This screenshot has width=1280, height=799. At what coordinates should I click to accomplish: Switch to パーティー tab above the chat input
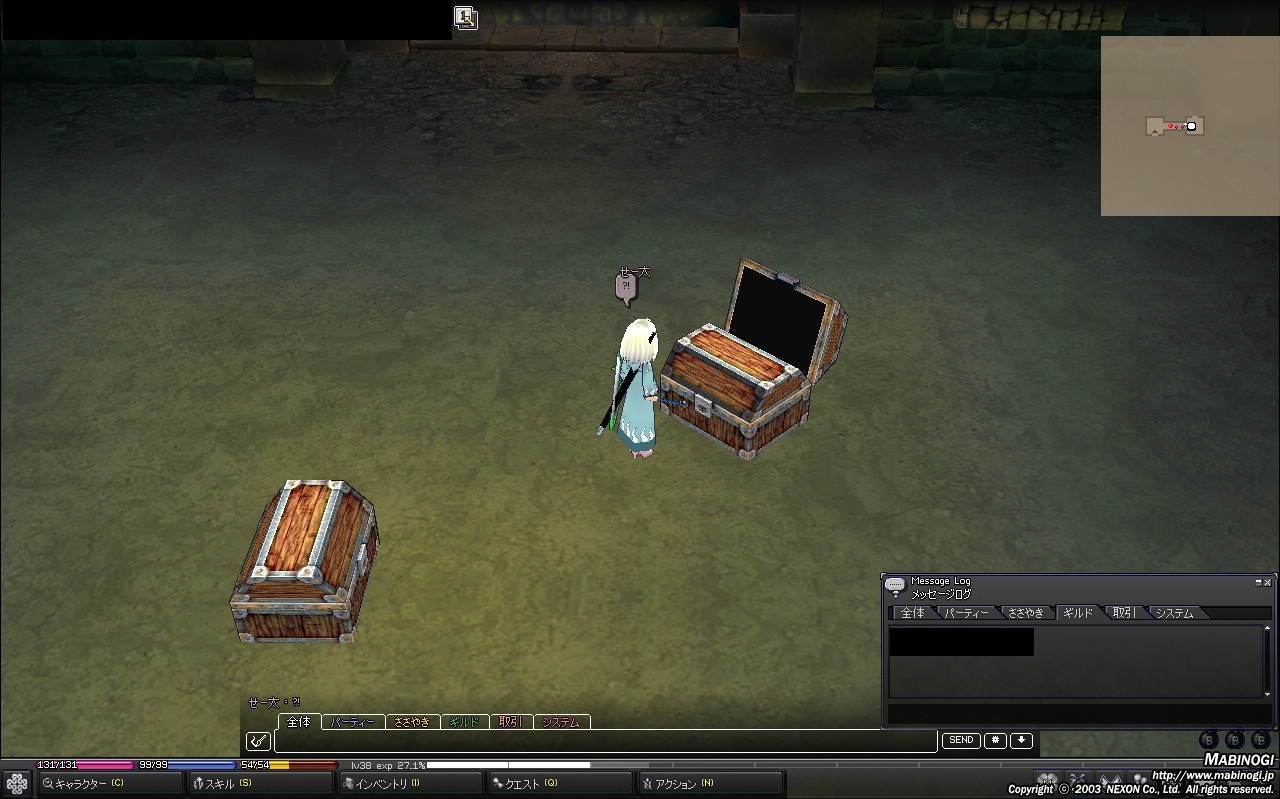(353, 722)
